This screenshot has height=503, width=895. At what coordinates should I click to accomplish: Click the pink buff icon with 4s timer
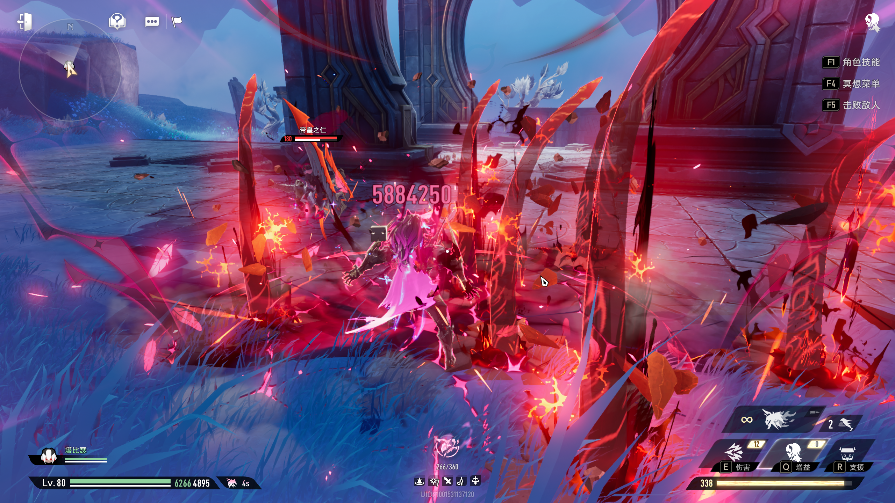(x=233, y=483)
